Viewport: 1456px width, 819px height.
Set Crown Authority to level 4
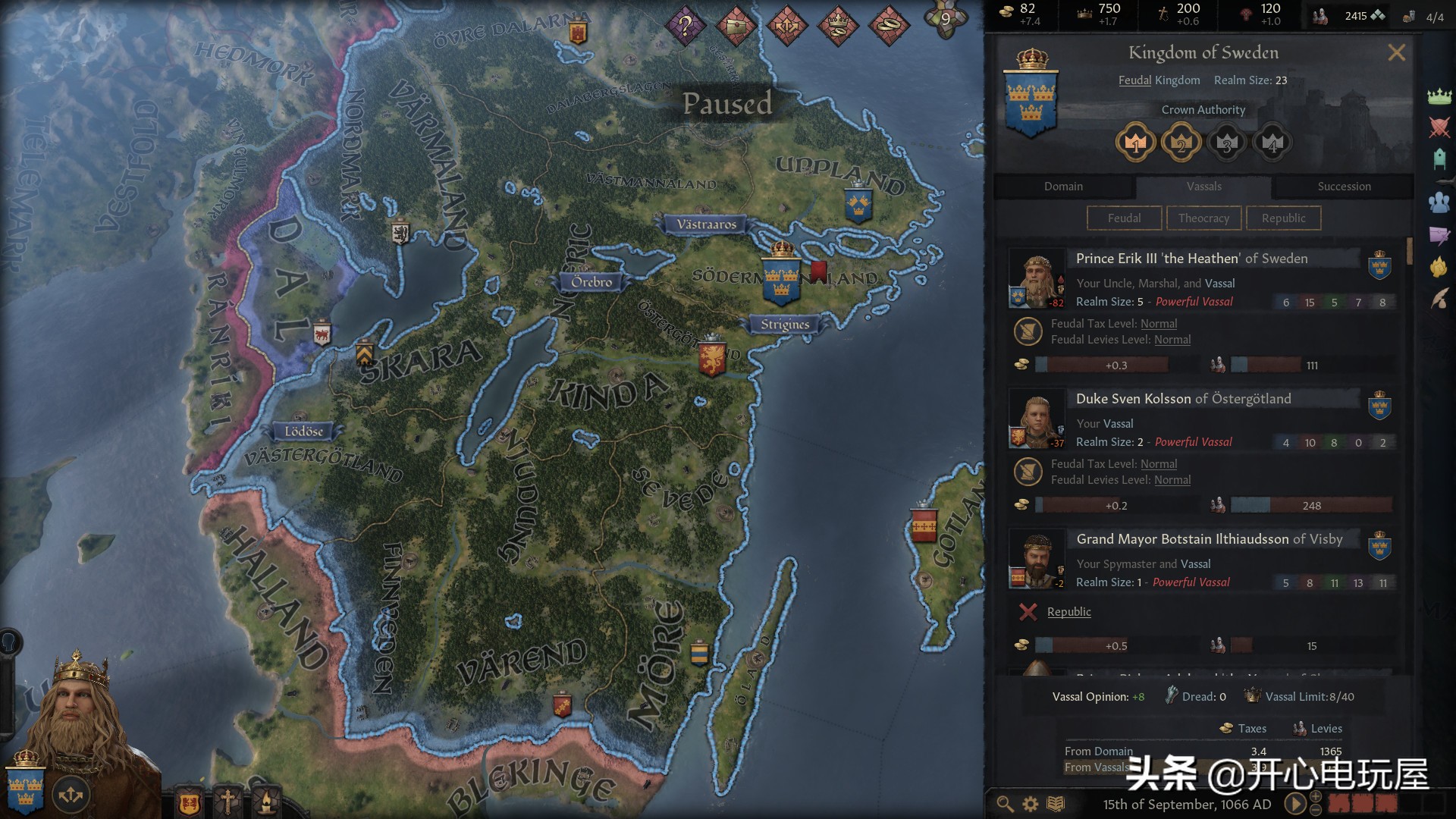(x=1272, y=143)
